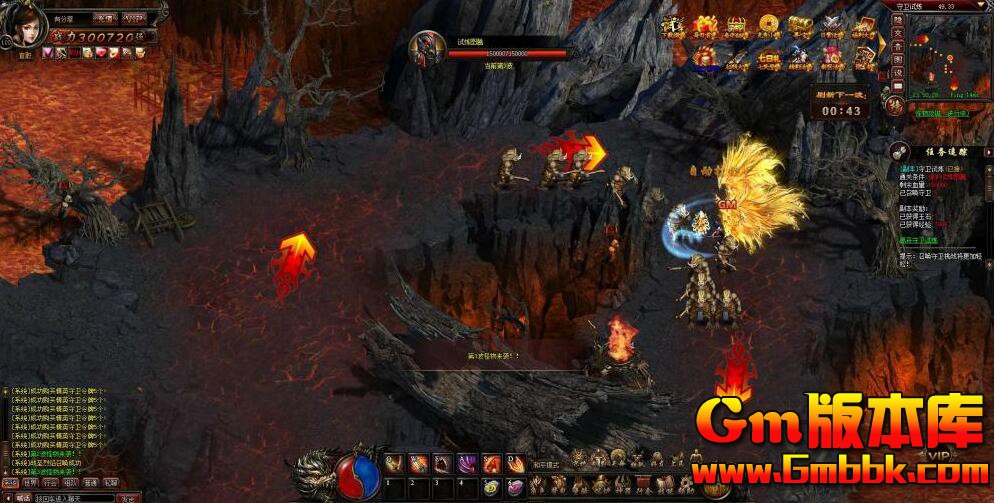Collapse the top-right minimap dropdown arrow
This screenshot has height=503, width=995.
point(983,6)
